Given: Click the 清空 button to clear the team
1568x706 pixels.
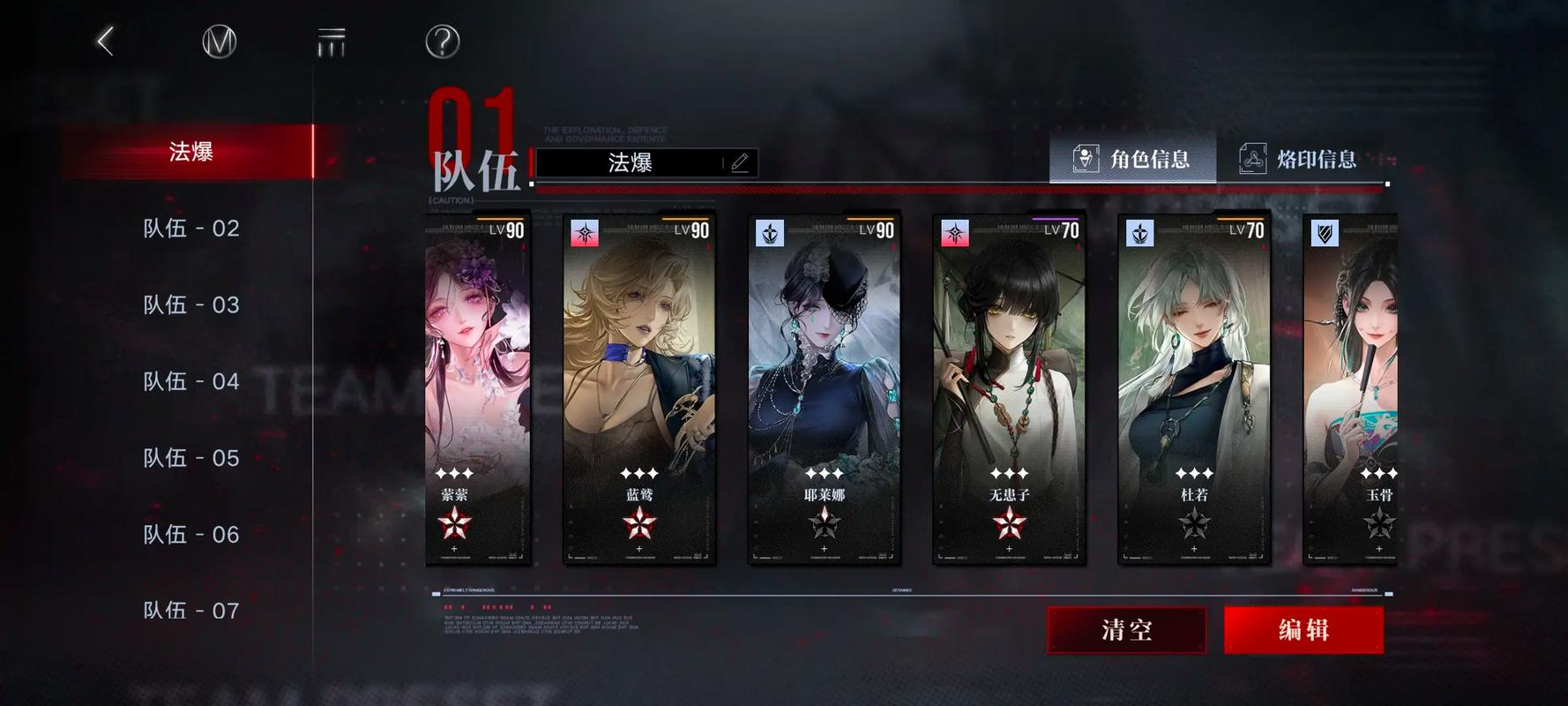Looking at the screenshot, I should pyautogui.click(x=1126, y=630).
